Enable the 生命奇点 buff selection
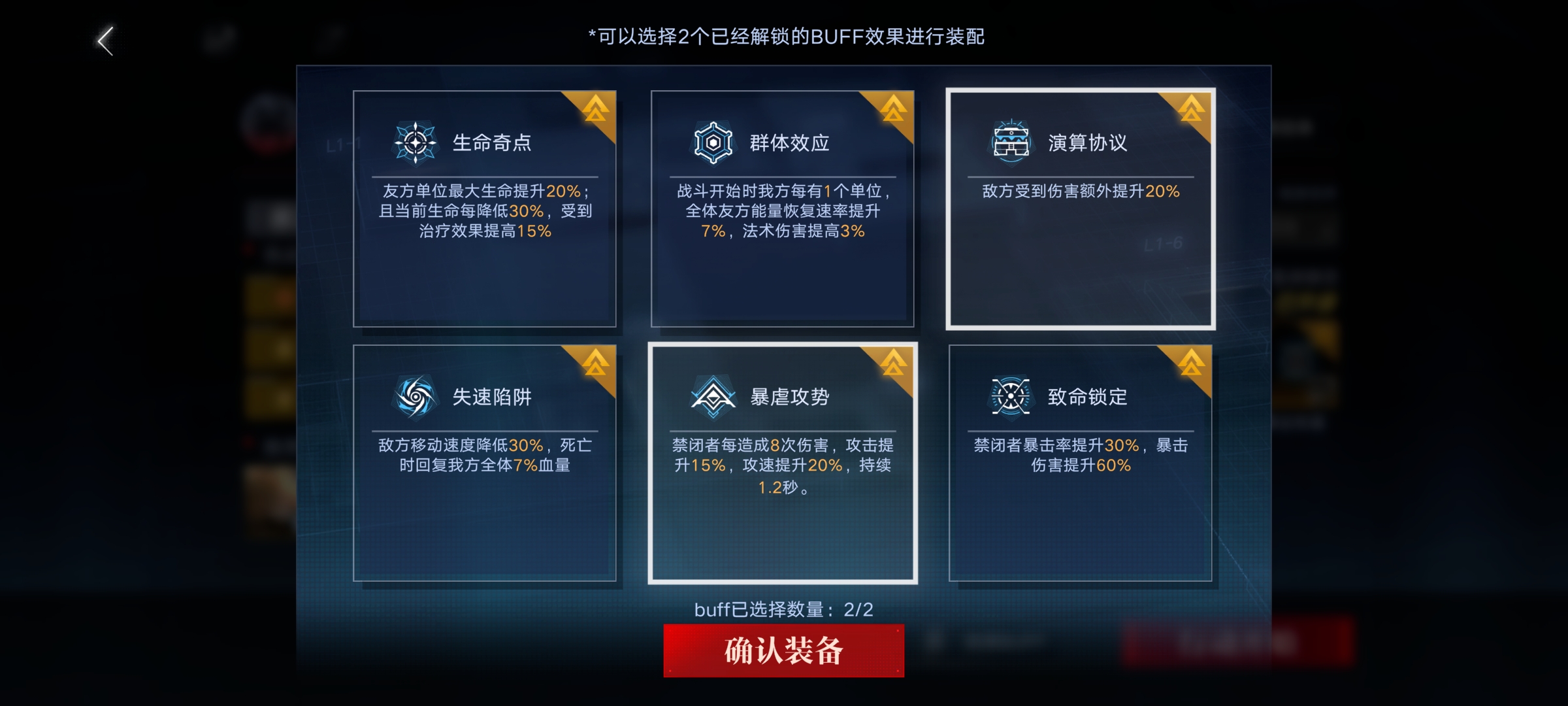1568x706 pixels. [485, 209]
